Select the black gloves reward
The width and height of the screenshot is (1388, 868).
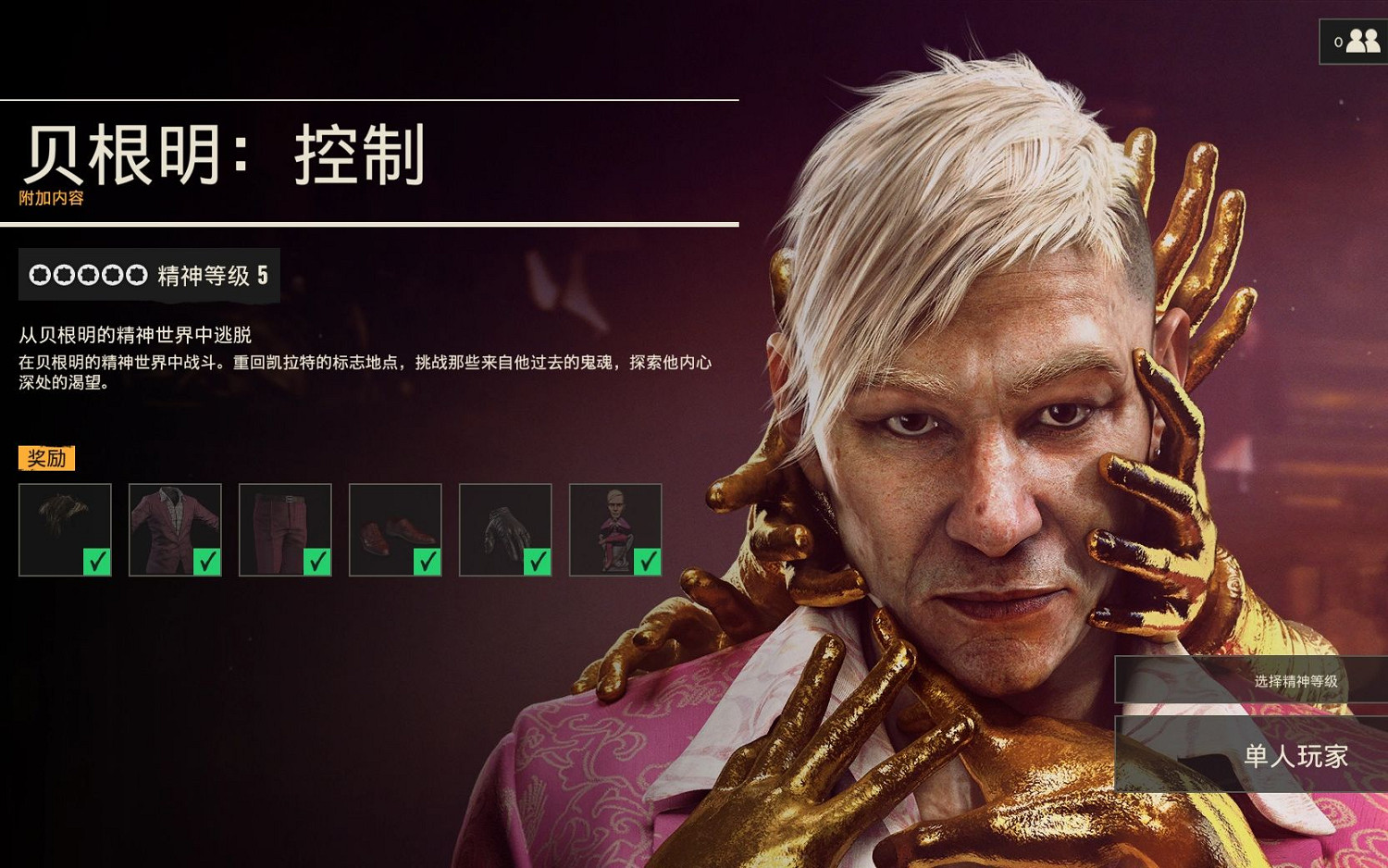tap(505, 526)
